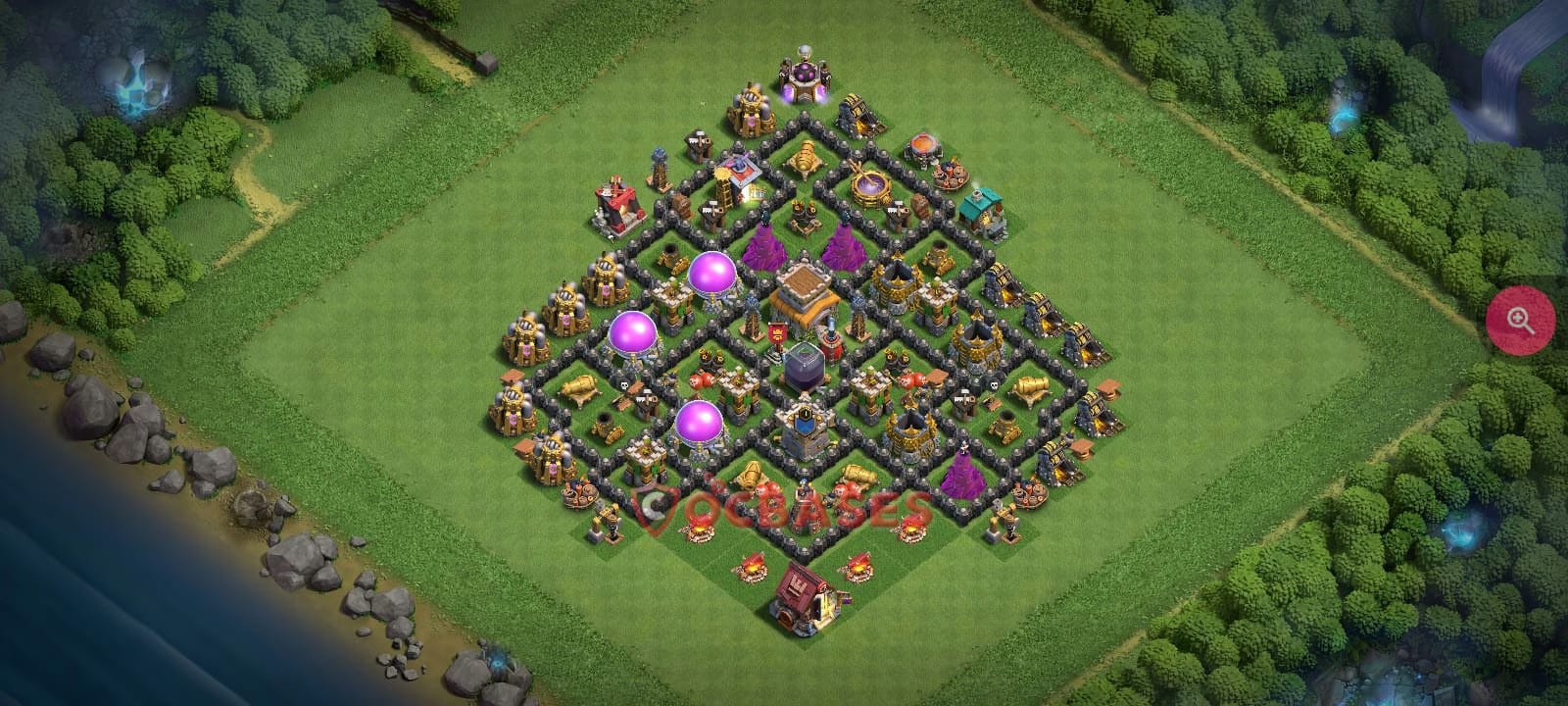Image resolution: width=1568 pixels, height=706 pixels.
Task: Click the Spell Factory cauldron
Action: click(869, 181)
